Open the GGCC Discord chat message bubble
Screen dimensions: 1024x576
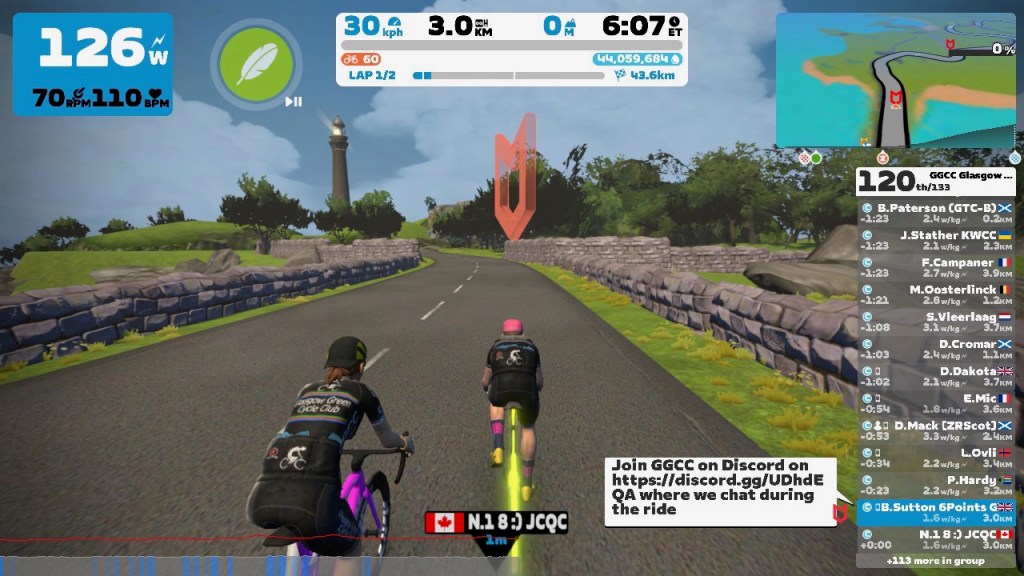[x=718, y=488]
